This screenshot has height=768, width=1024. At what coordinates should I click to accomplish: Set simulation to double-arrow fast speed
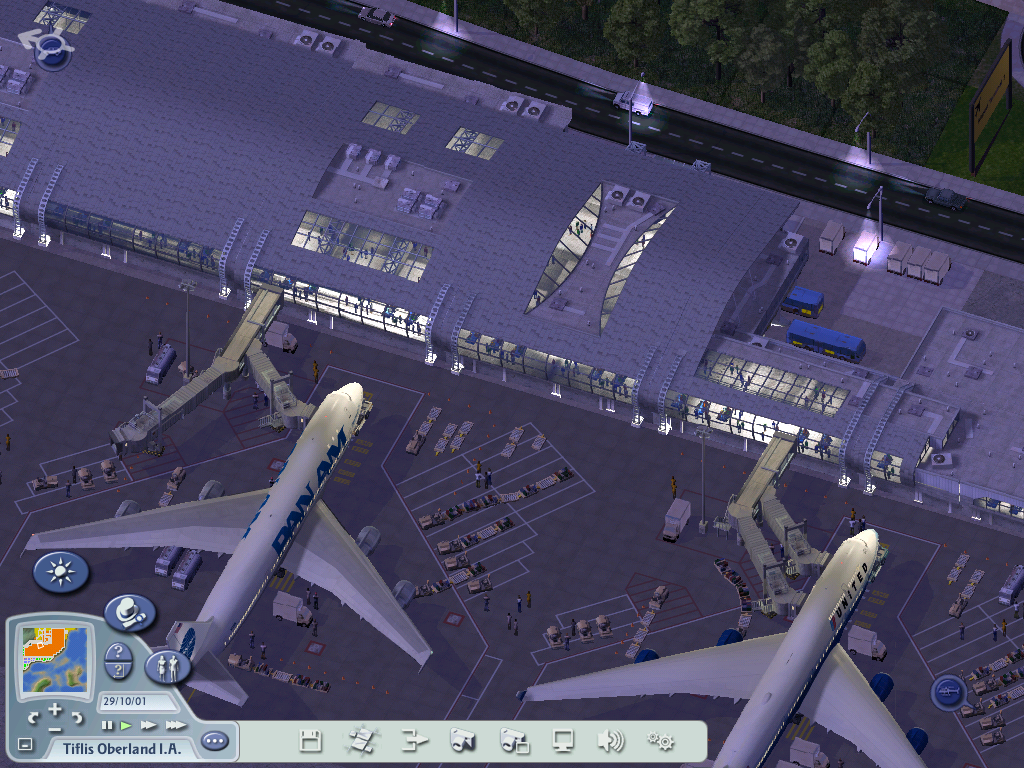coord(149,725)
